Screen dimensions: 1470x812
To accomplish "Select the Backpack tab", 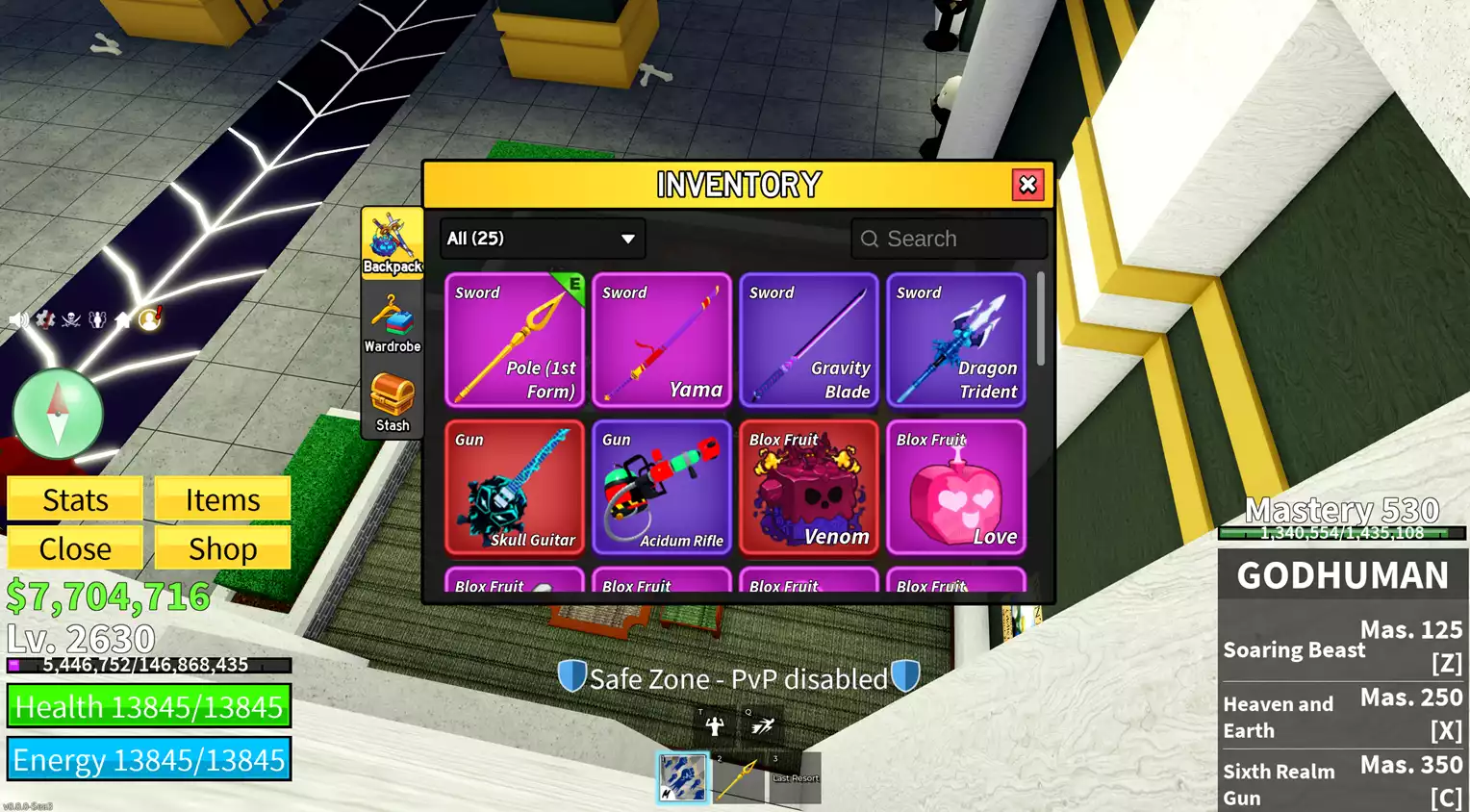I will (x=393, y=243).
